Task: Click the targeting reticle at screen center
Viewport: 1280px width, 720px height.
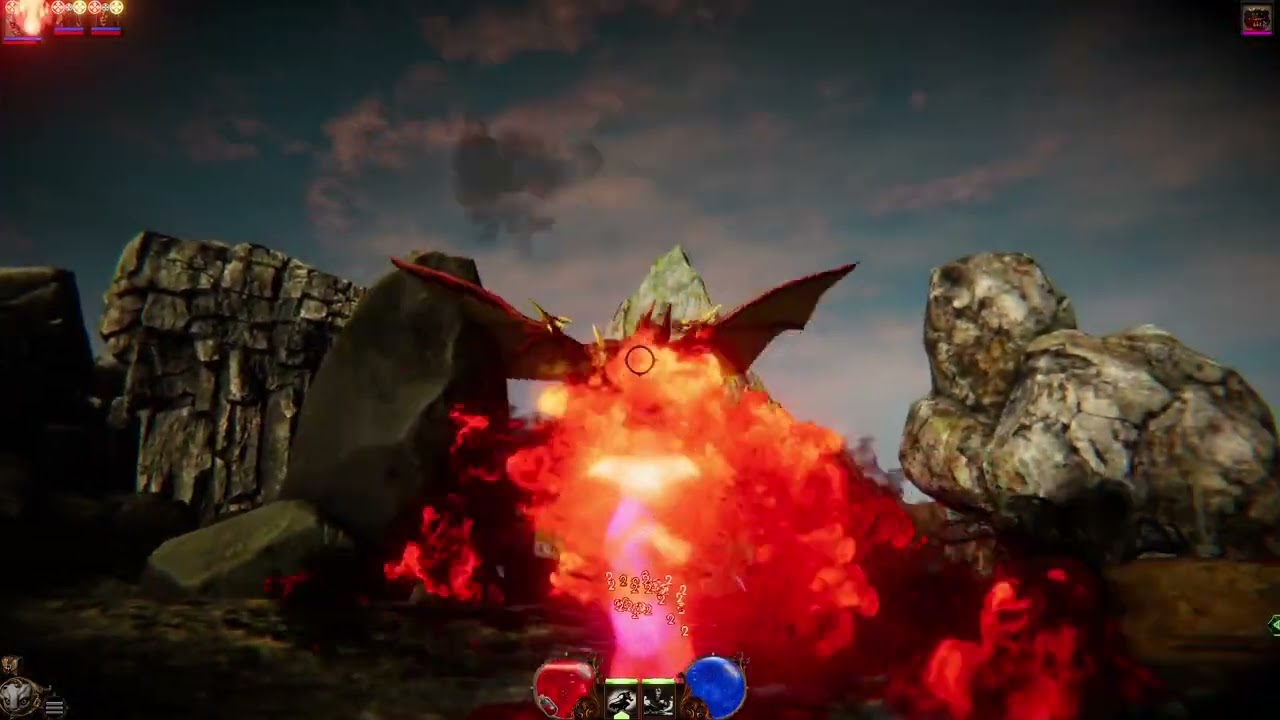Action: point(640,361)
